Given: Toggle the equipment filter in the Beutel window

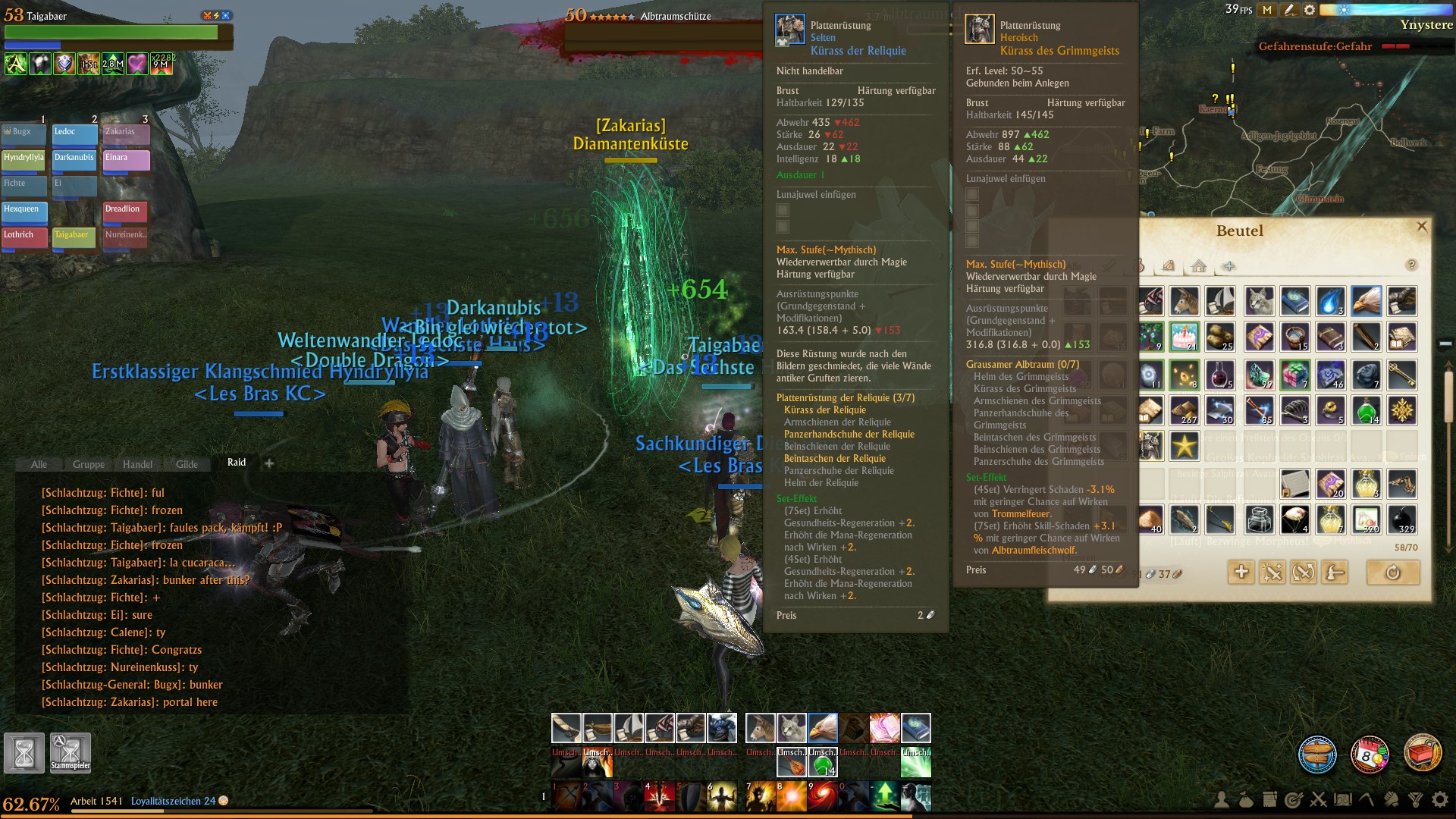Looking at the screenshot, I should point(1108,266).
